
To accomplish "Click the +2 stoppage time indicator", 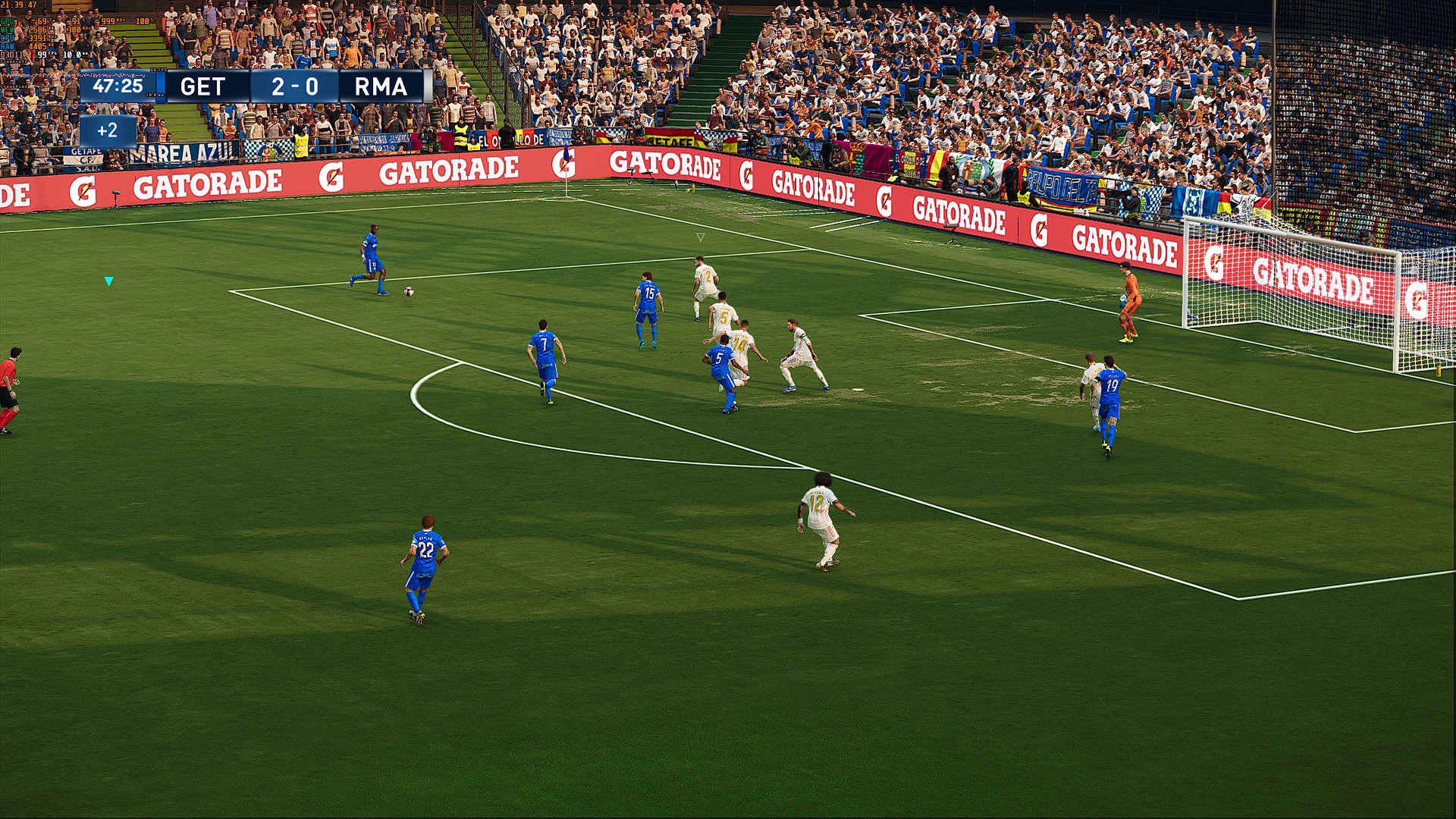I will click(x=106, y=130).
